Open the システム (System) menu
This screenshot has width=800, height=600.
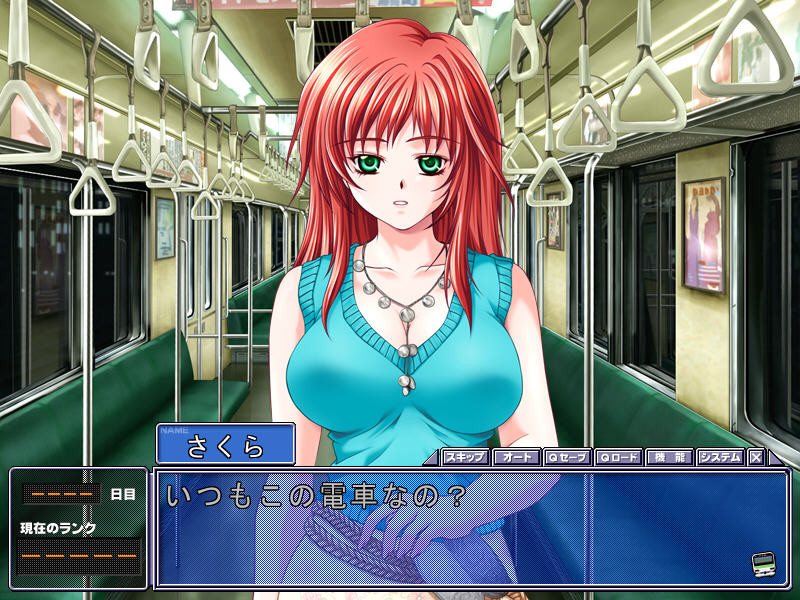click(720, 457)
